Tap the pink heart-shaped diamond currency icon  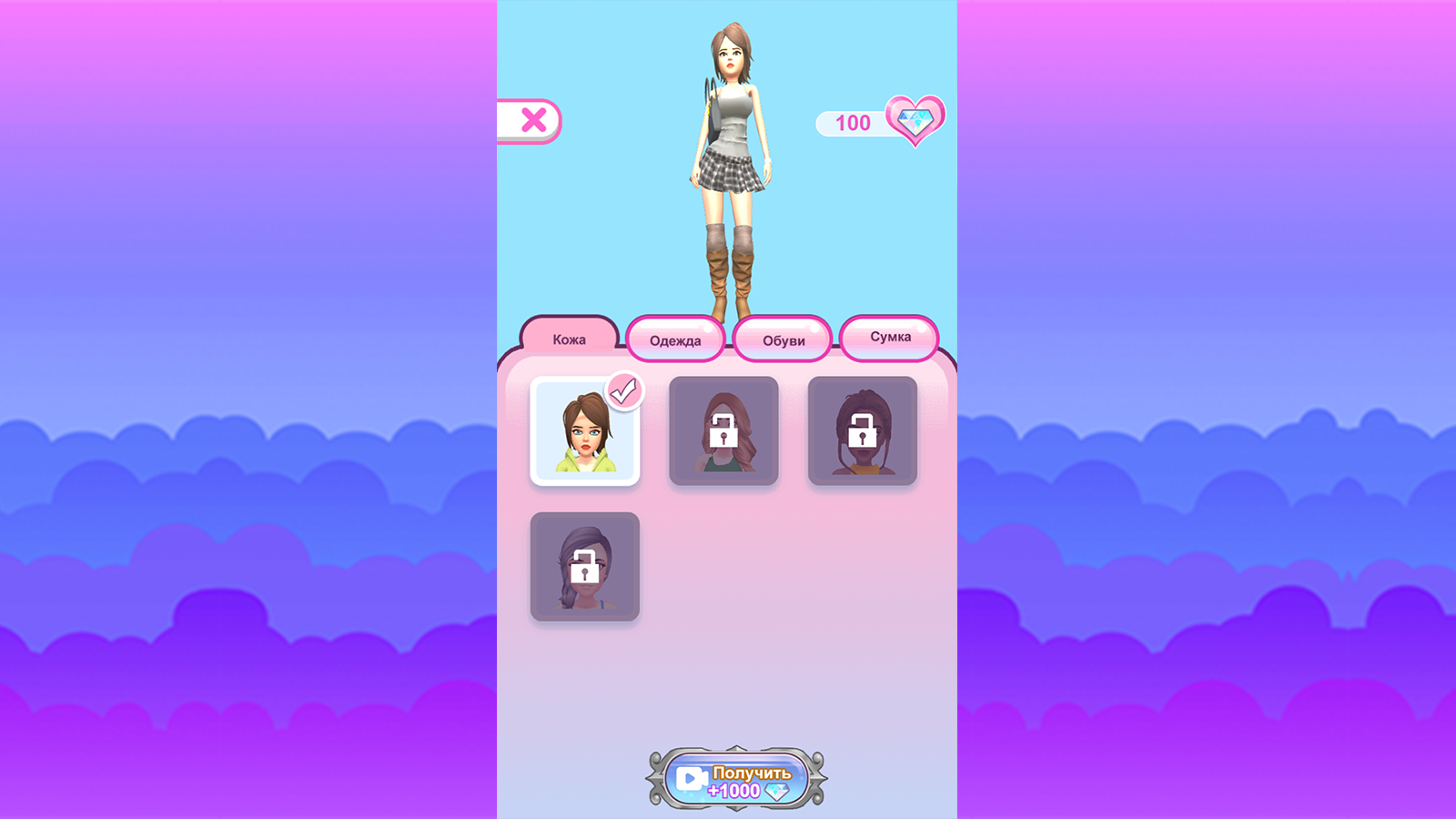click(x=915, y=119)
